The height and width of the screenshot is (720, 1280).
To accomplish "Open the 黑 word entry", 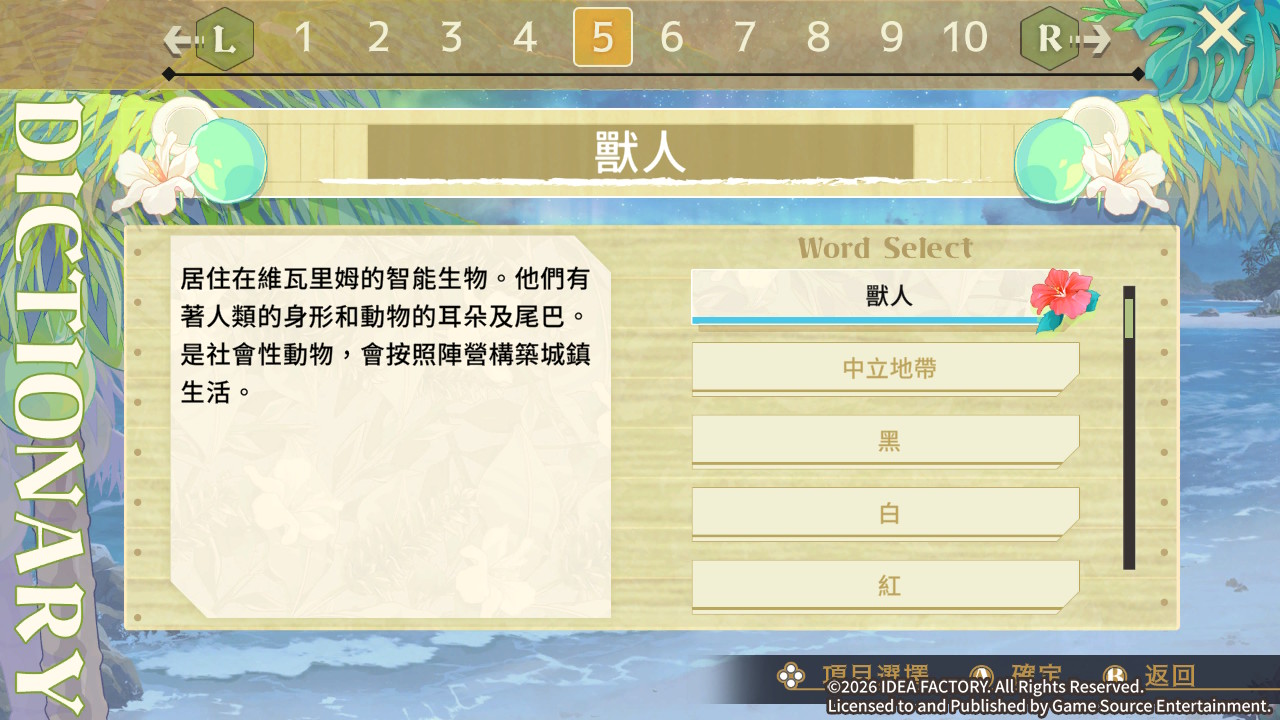I will point(885,441).
